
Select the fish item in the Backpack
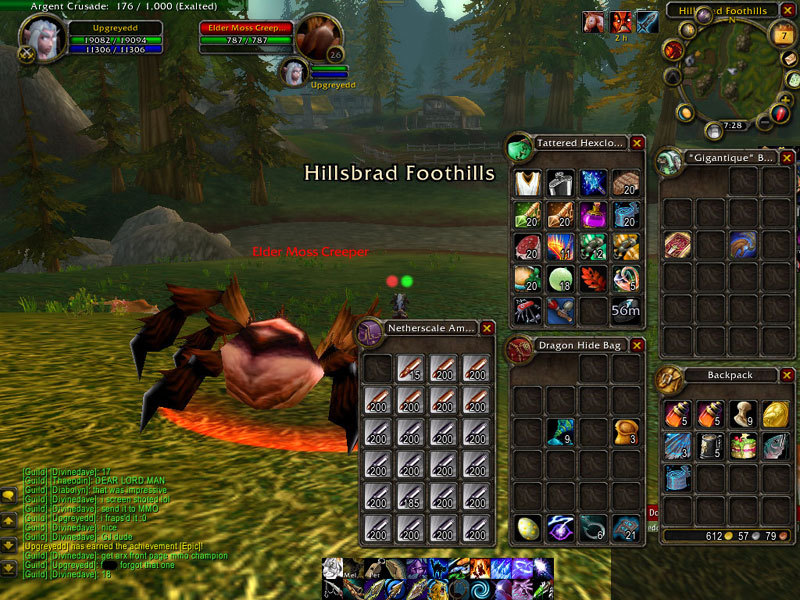pyautogui.click(x=775, y=446)
